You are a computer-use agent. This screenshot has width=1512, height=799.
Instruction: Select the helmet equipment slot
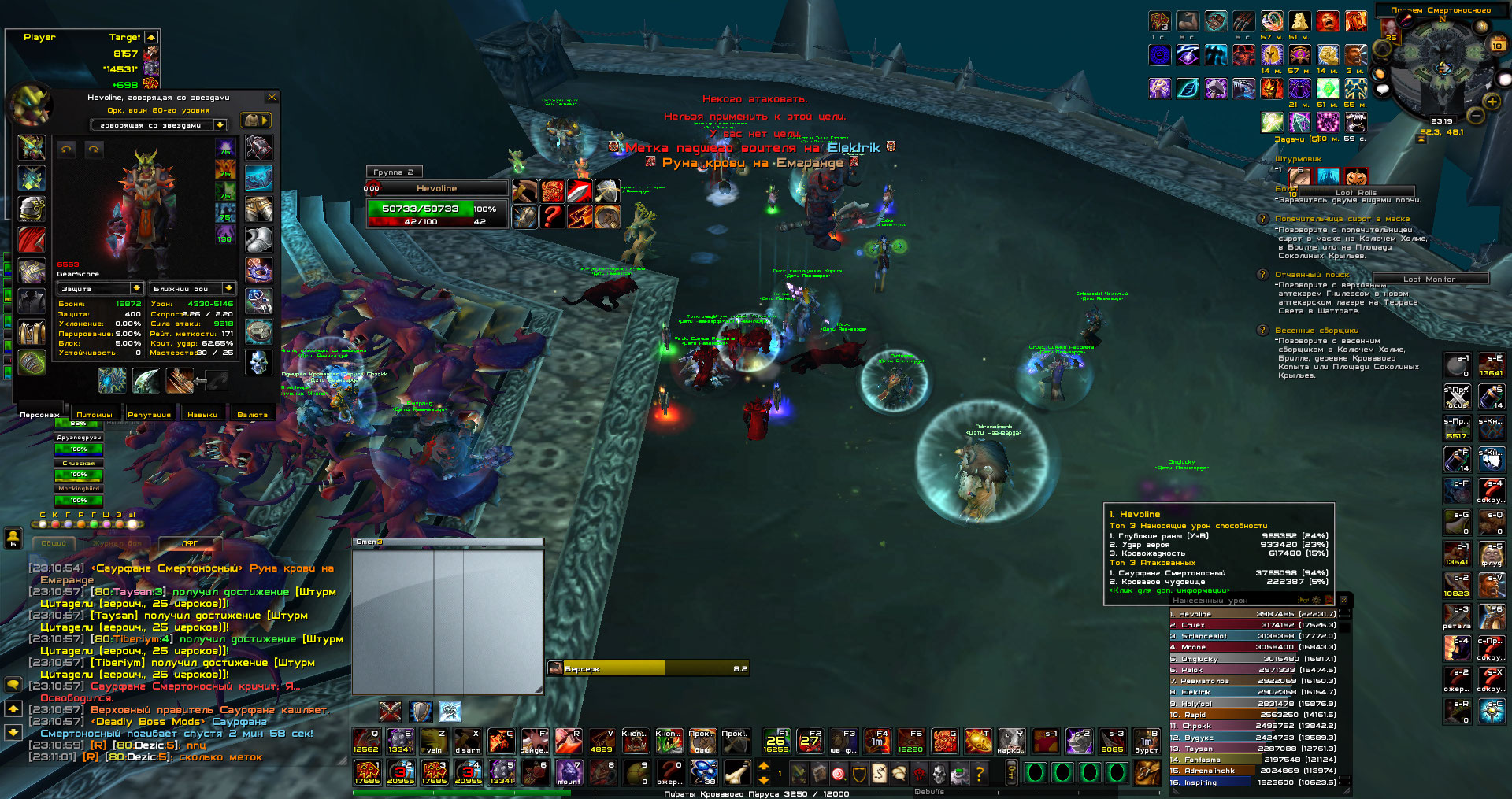(x=31, y=146)
